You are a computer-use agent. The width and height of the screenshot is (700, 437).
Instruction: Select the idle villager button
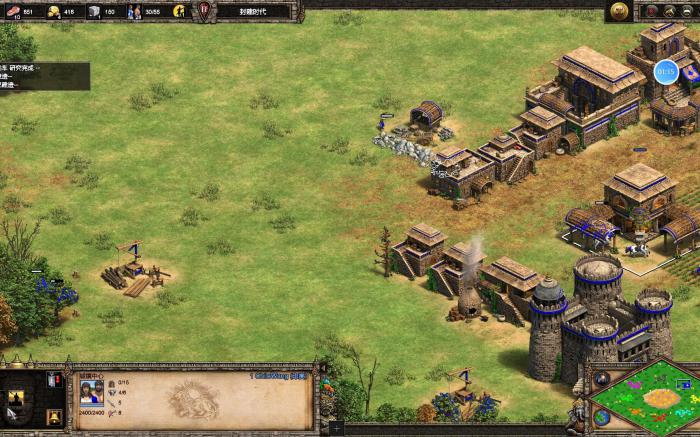coord(181,11)
